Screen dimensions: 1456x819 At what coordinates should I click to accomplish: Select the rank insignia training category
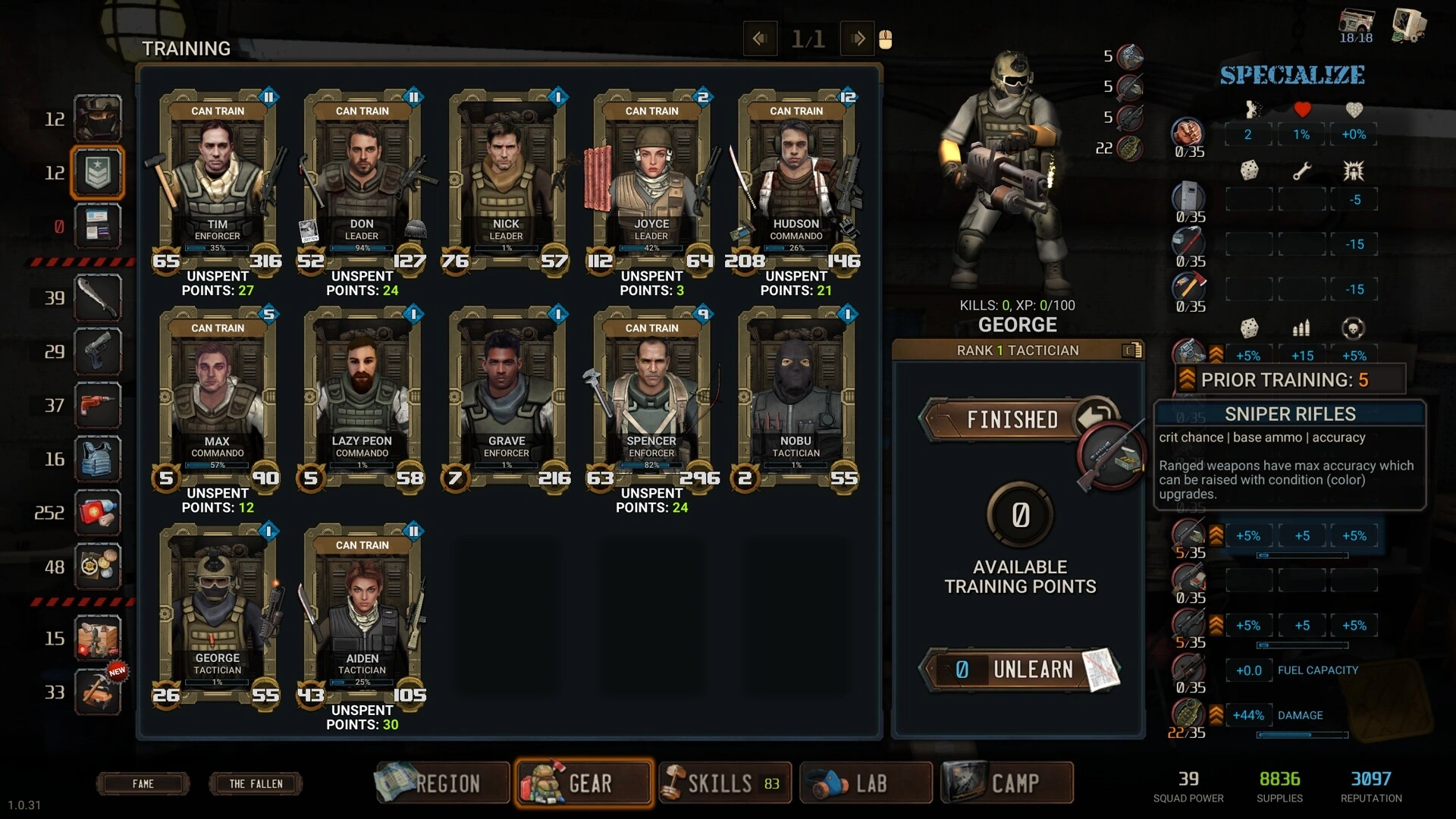click(98, 173)
